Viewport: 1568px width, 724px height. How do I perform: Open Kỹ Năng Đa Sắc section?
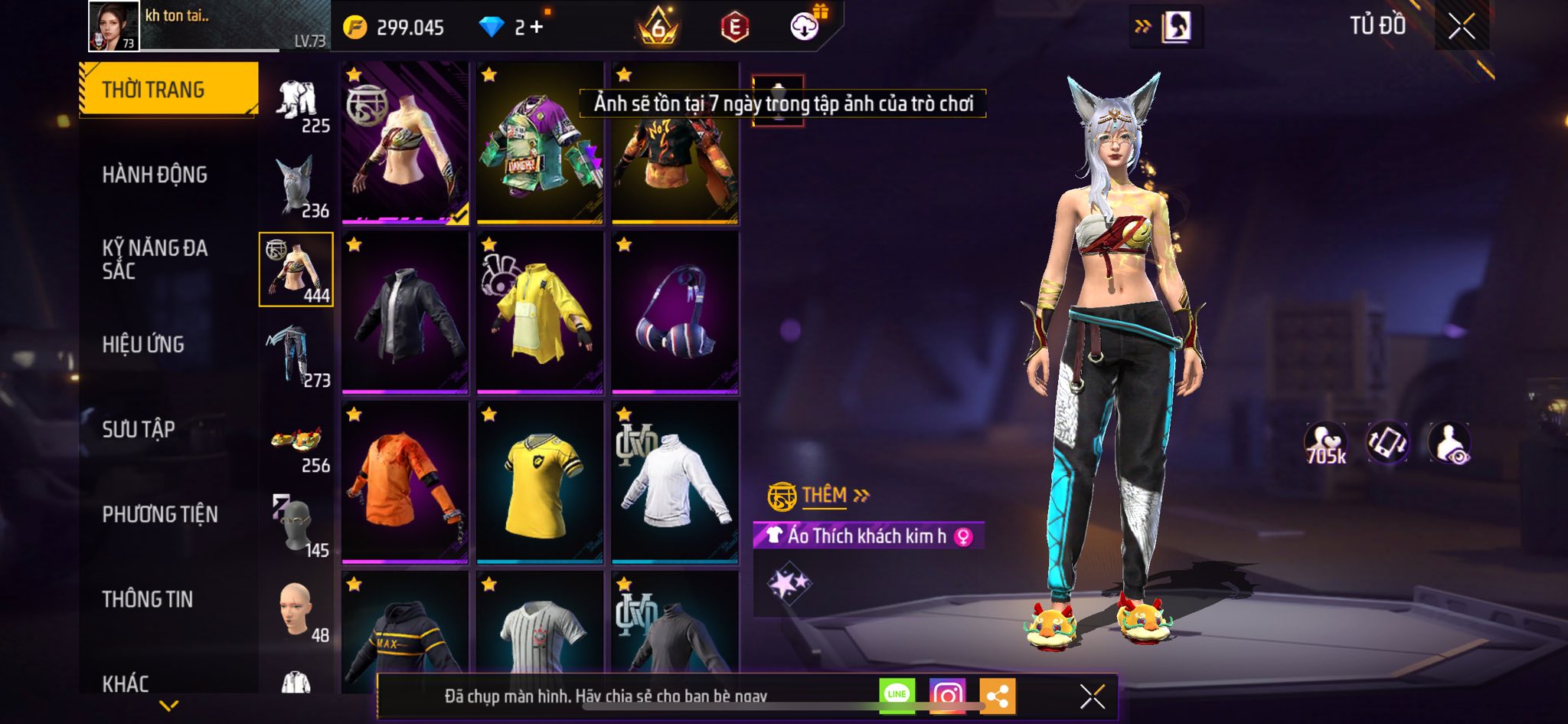(x=155, y=259)
